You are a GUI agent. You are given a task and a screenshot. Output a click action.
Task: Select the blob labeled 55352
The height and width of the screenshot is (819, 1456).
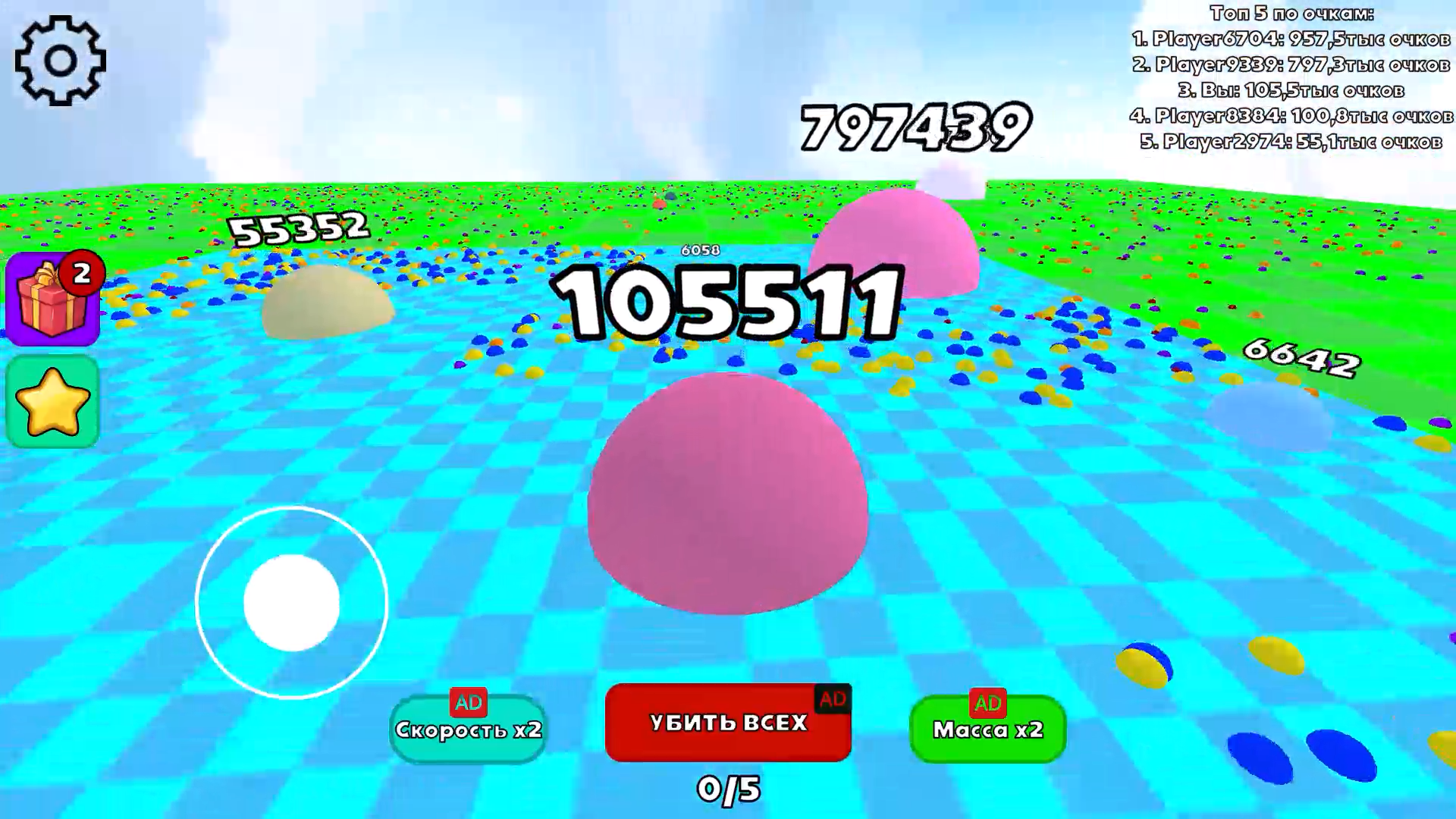(325, 303)
